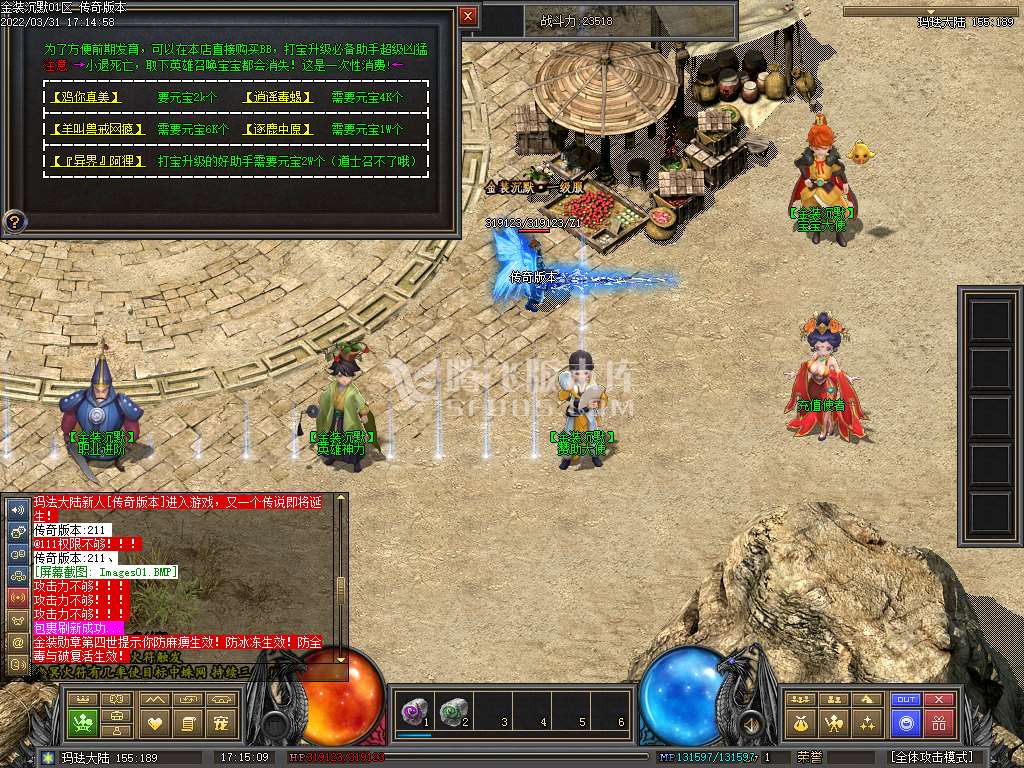Open the warrior with shield character button

pyautogui.click(x=833, y=723)
